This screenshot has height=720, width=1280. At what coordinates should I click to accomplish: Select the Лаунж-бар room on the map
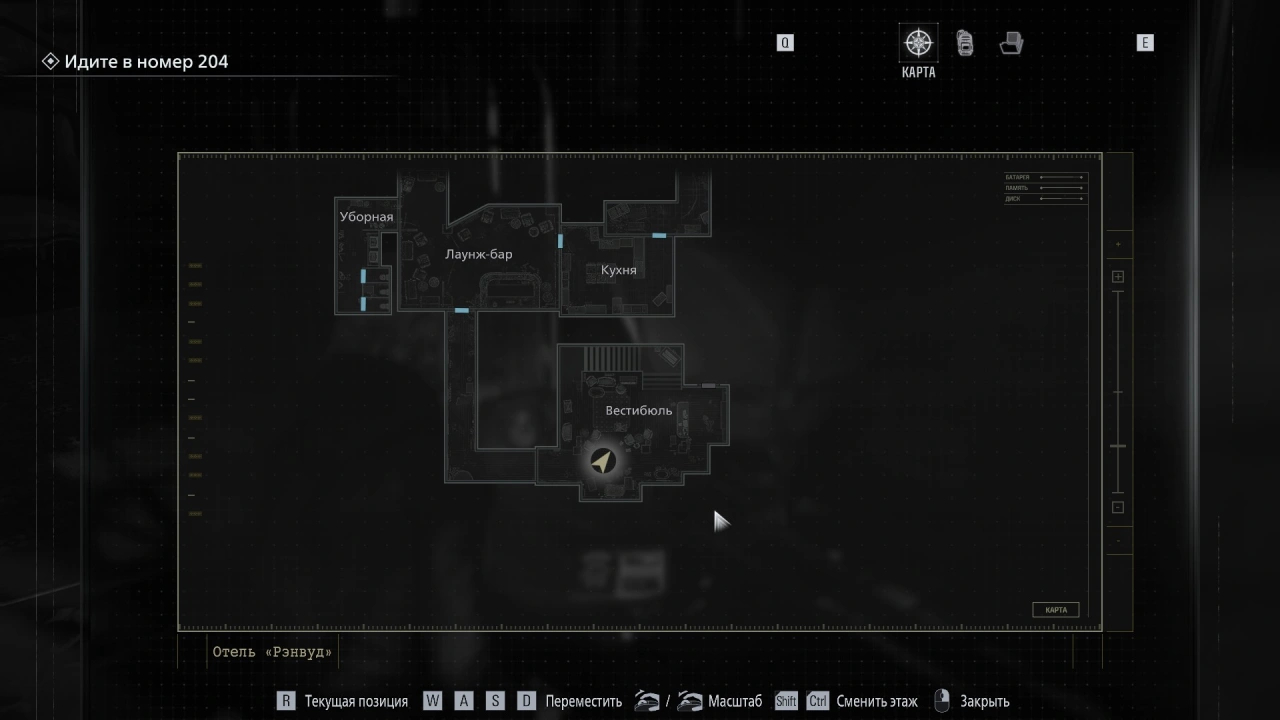478,255
